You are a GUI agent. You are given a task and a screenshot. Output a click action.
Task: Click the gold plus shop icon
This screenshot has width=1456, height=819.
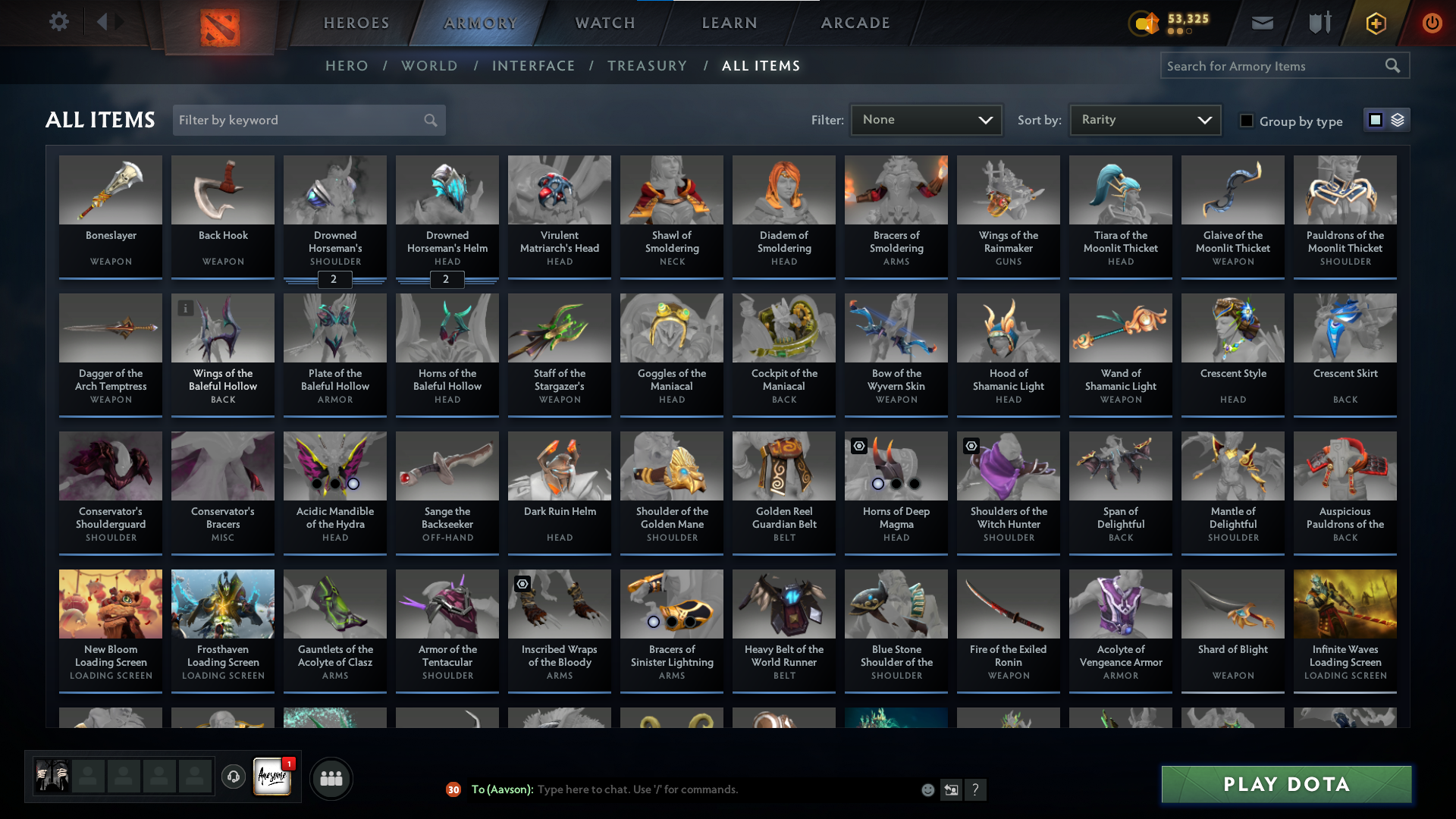[x=1375, y=23]
